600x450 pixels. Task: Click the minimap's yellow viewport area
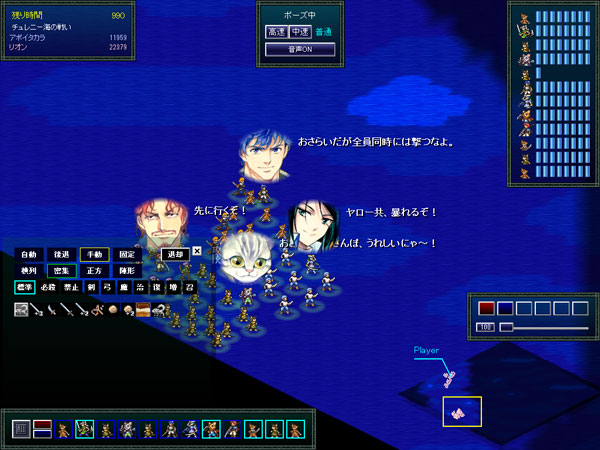click(x=462, y=410)
